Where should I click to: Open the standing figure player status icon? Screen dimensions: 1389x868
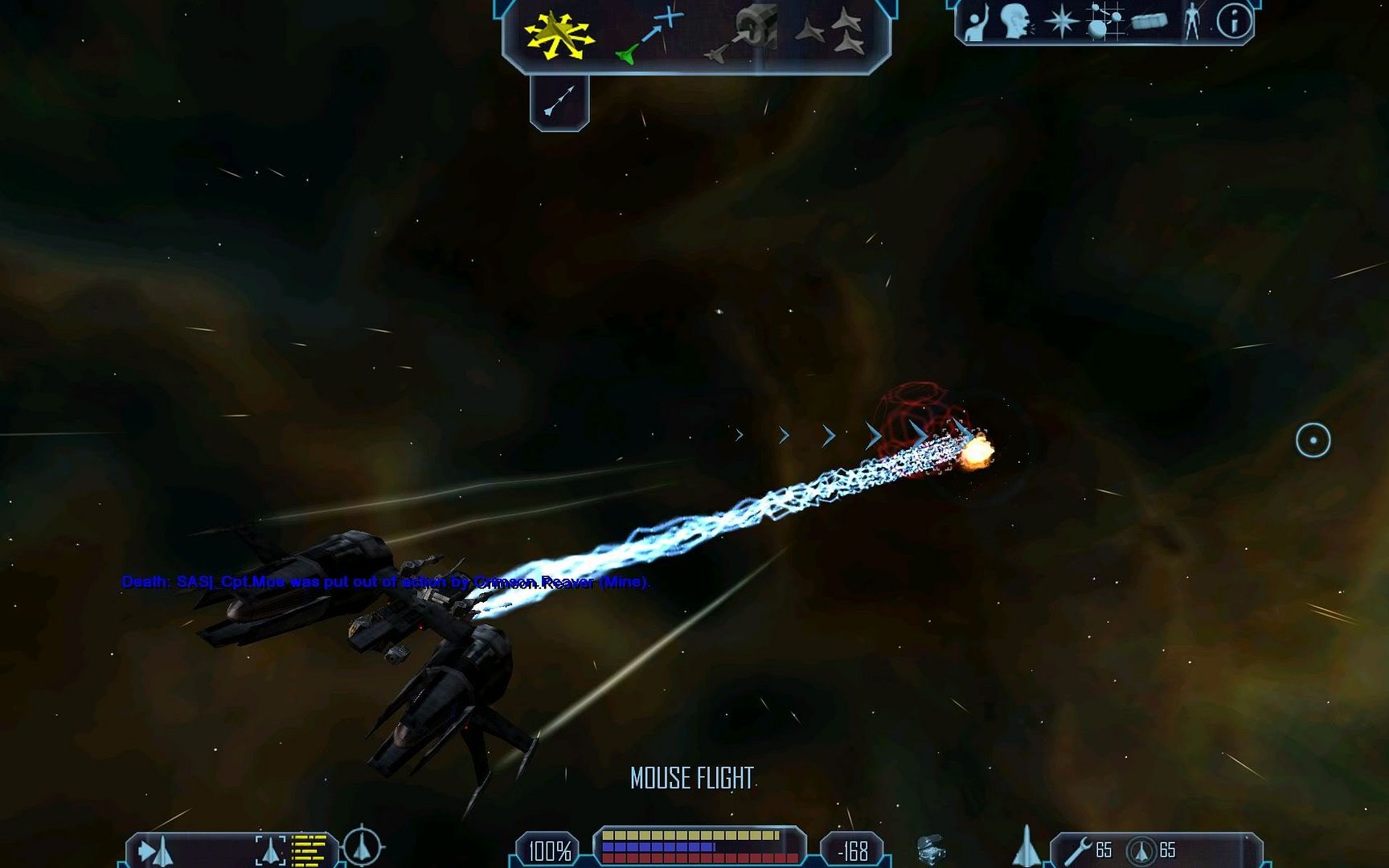(x=1191, y=22)
